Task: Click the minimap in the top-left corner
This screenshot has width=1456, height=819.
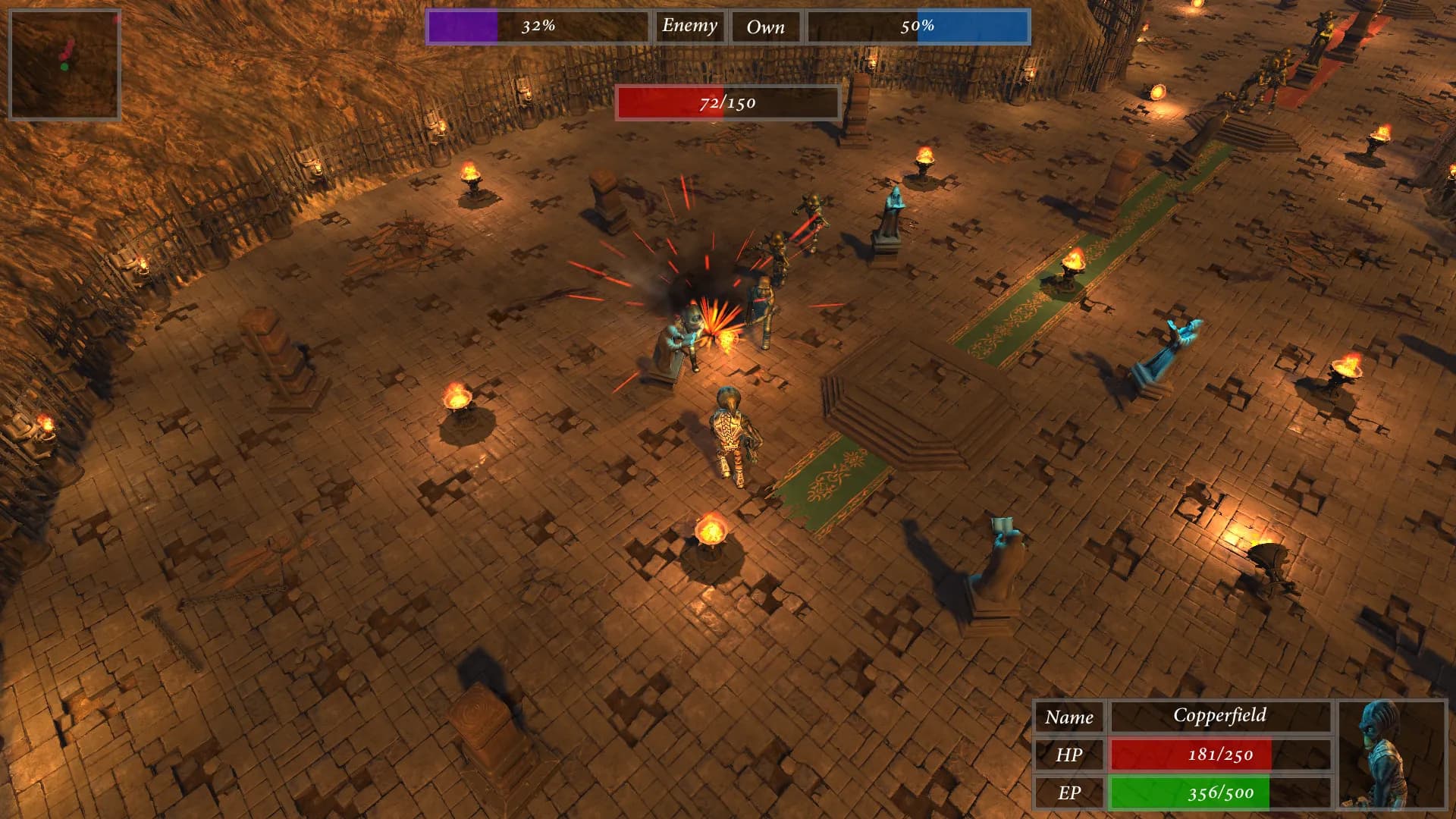Action: pos(64,61)
